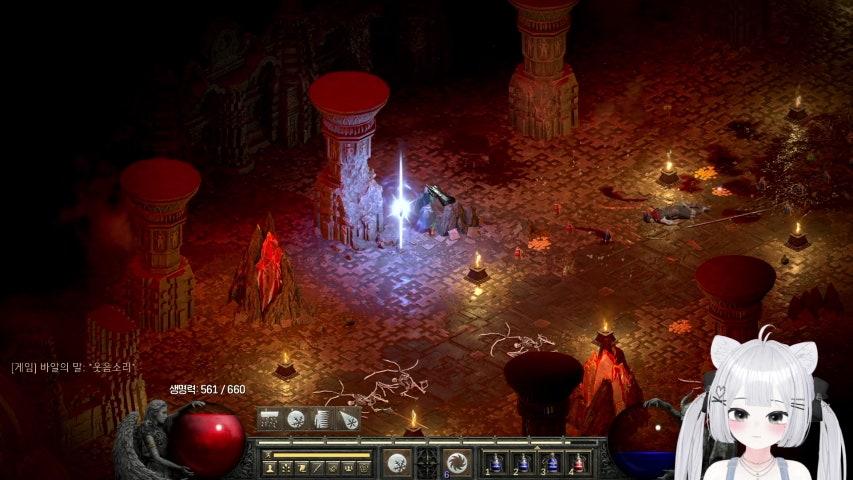Choose the round snowflake orb in skill popup
The height and width of the screenshot is (480, 853).
[x=296, y=420]
